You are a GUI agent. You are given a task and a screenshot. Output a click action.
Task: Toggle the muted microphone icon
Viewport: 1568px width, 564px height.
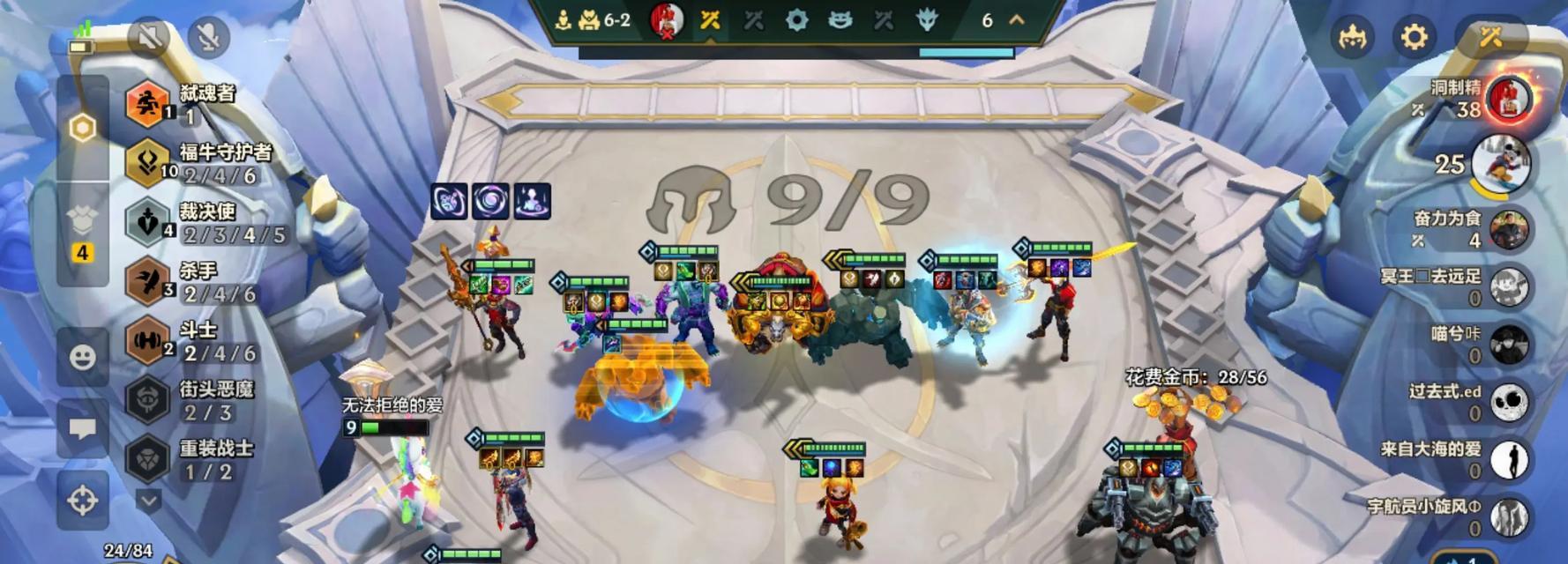208,36
